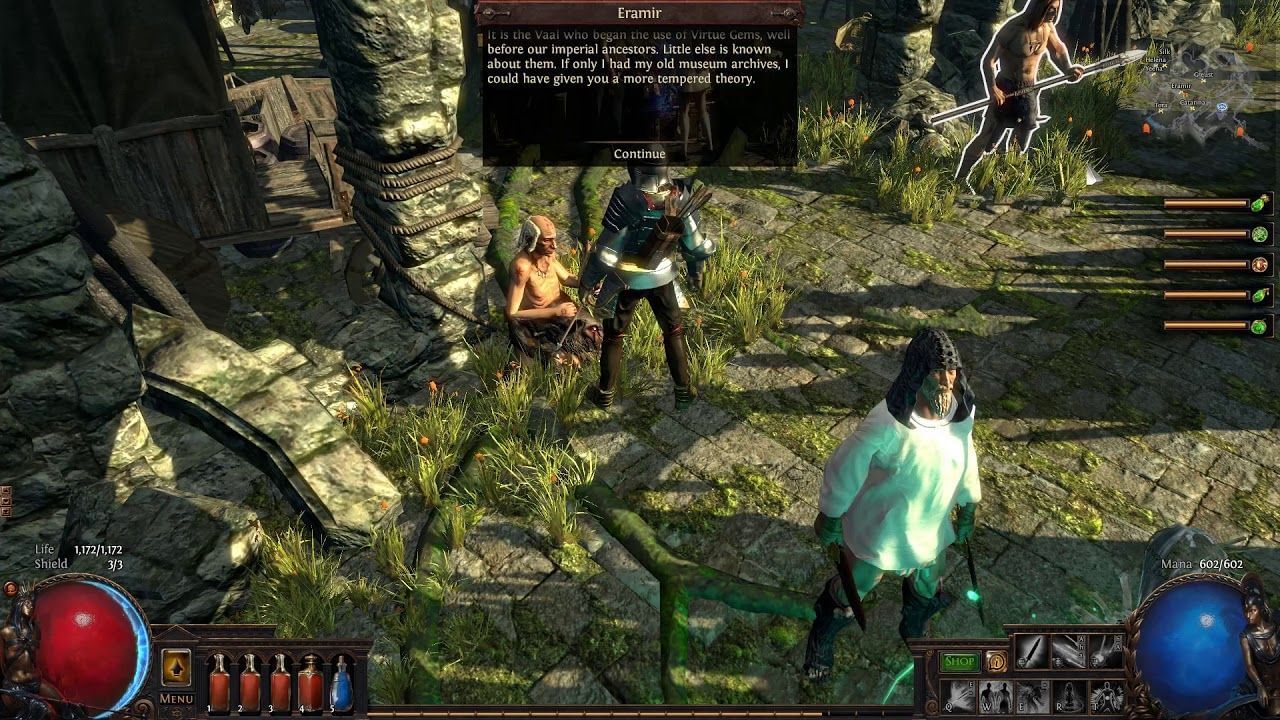Select the red gem entry in gem list
Image resolution: width=1280 pixels, height=720 pixels.
coord(1259,264)
